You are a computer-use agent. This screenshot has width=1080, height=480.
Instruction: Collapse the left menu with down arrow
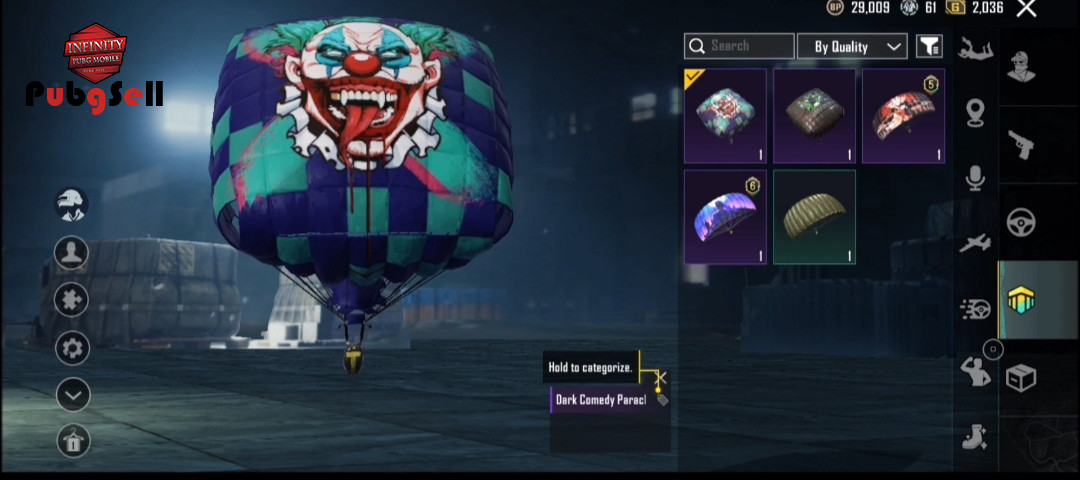72,395
